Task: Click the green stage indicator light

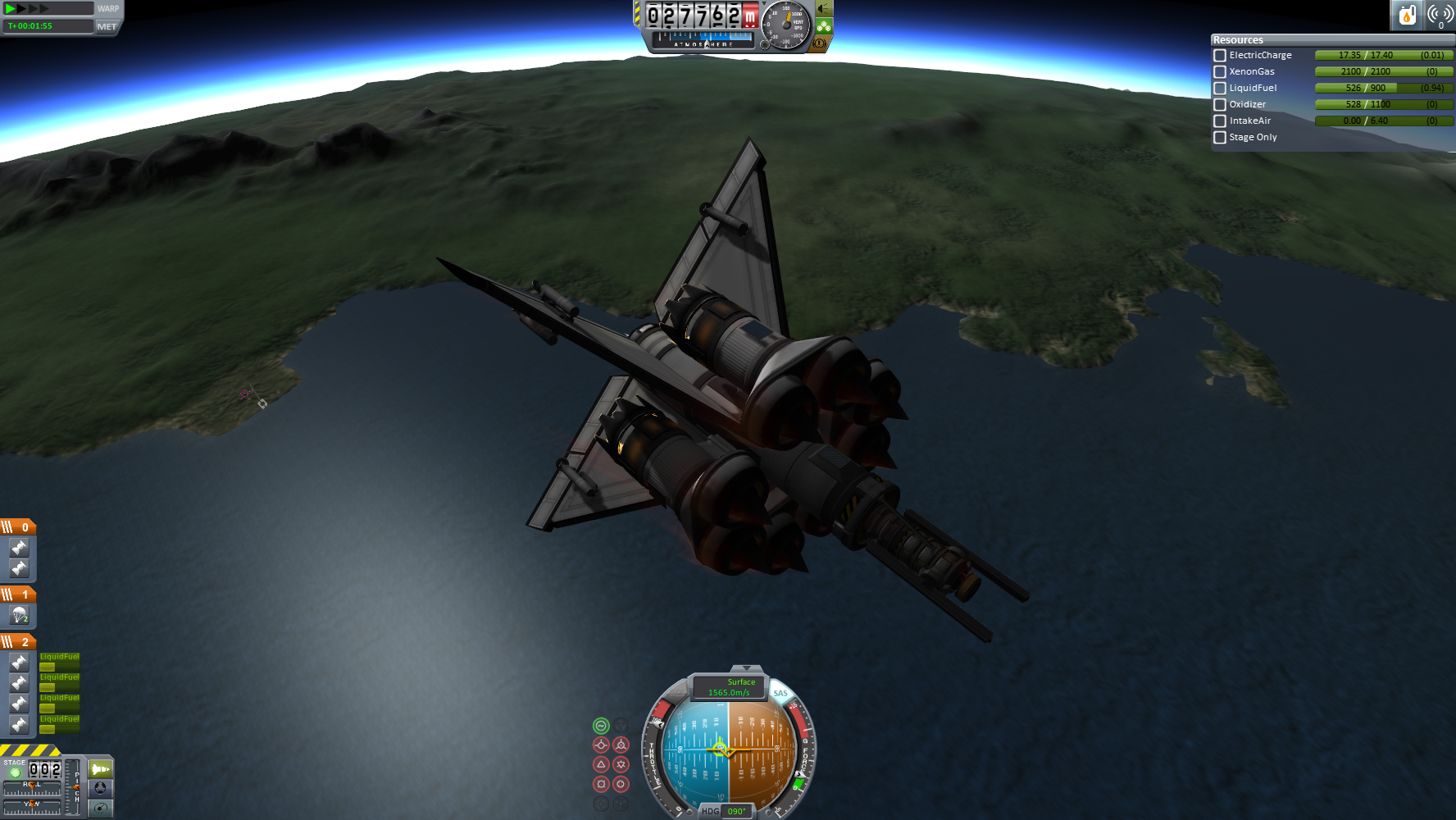Action: [x=15, y=772]
